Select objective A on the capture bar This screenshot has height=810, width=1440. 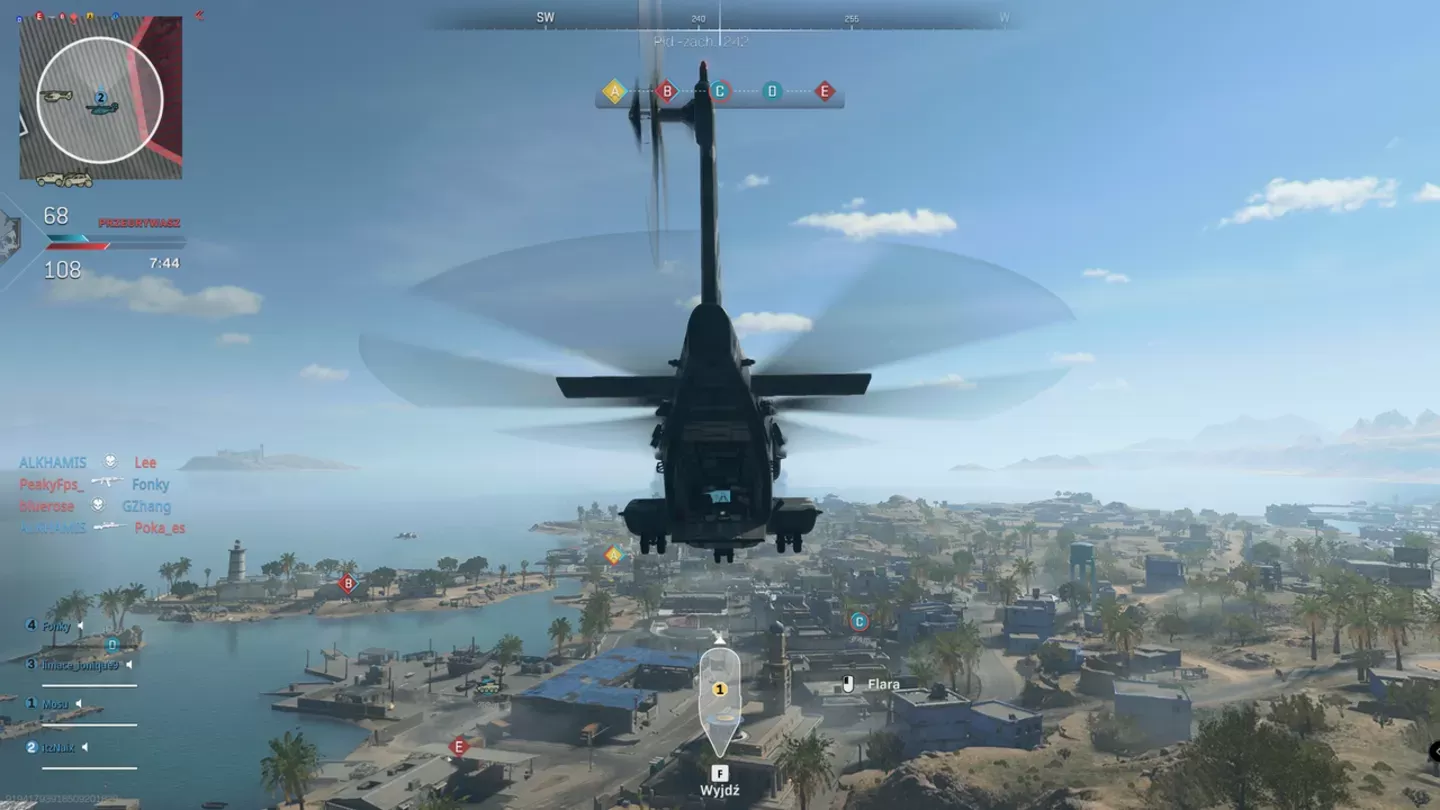(614, 92)
